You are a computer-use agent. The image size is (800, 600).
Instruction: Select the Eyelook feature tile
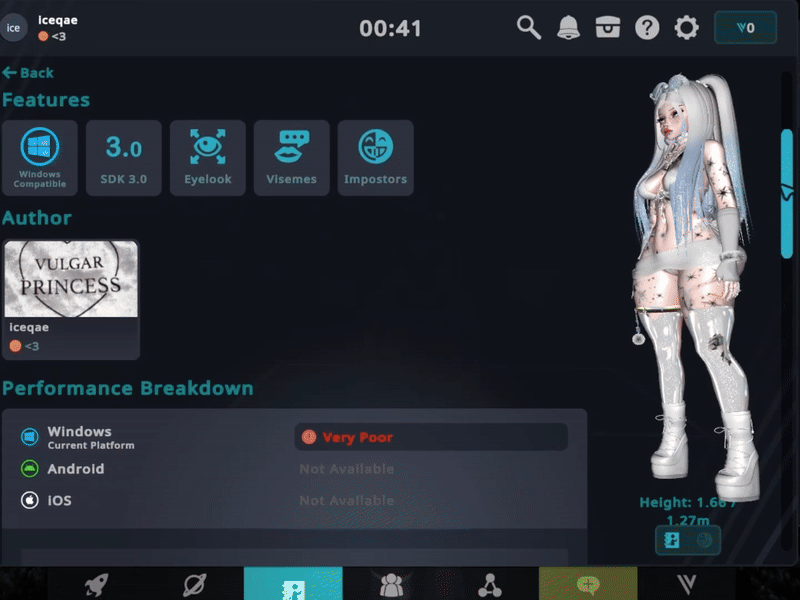coord(208,157)
